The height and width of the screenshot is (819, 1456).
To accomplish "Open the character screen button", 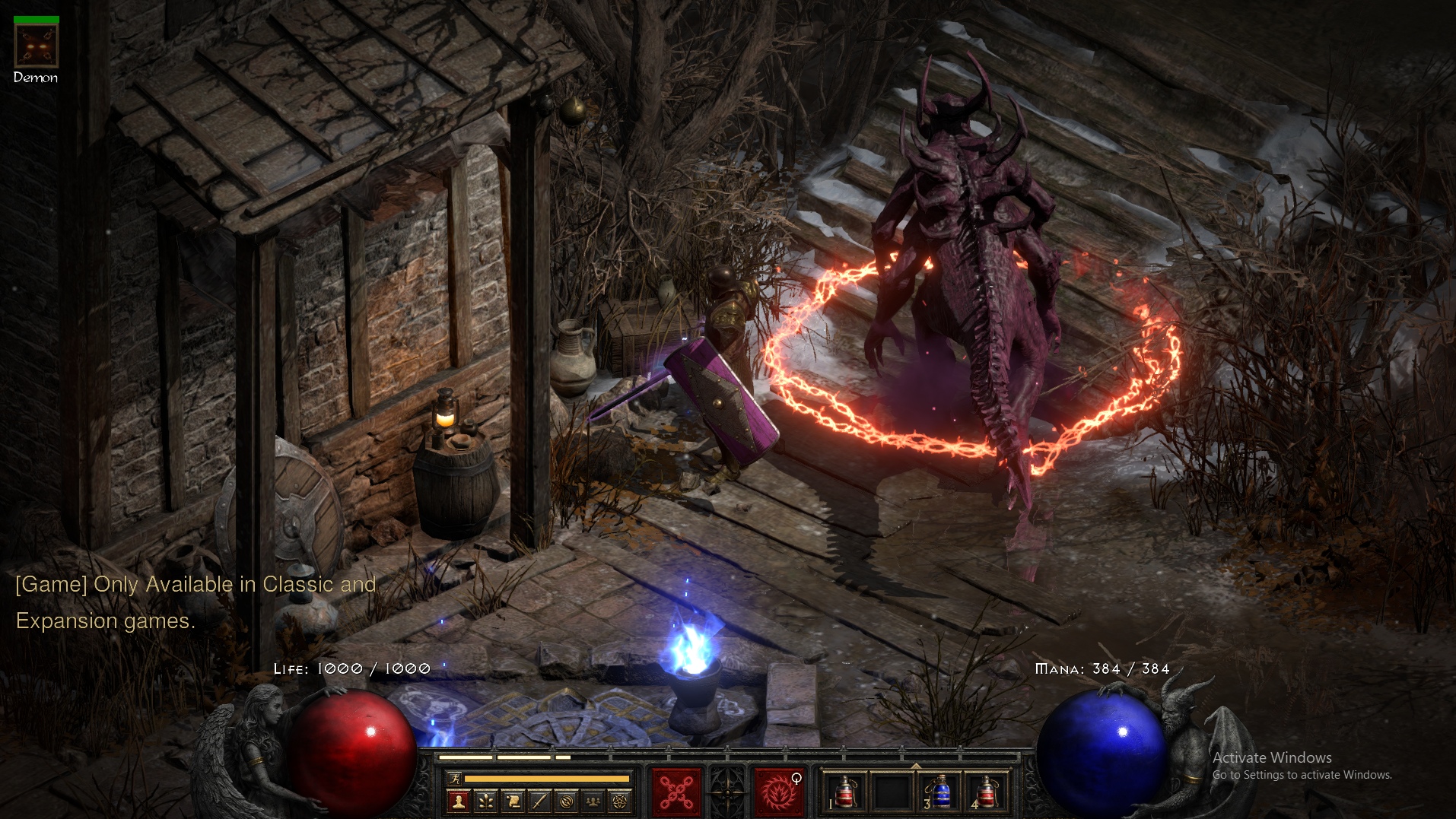I will pyautogui.click(x=458, y=800).
